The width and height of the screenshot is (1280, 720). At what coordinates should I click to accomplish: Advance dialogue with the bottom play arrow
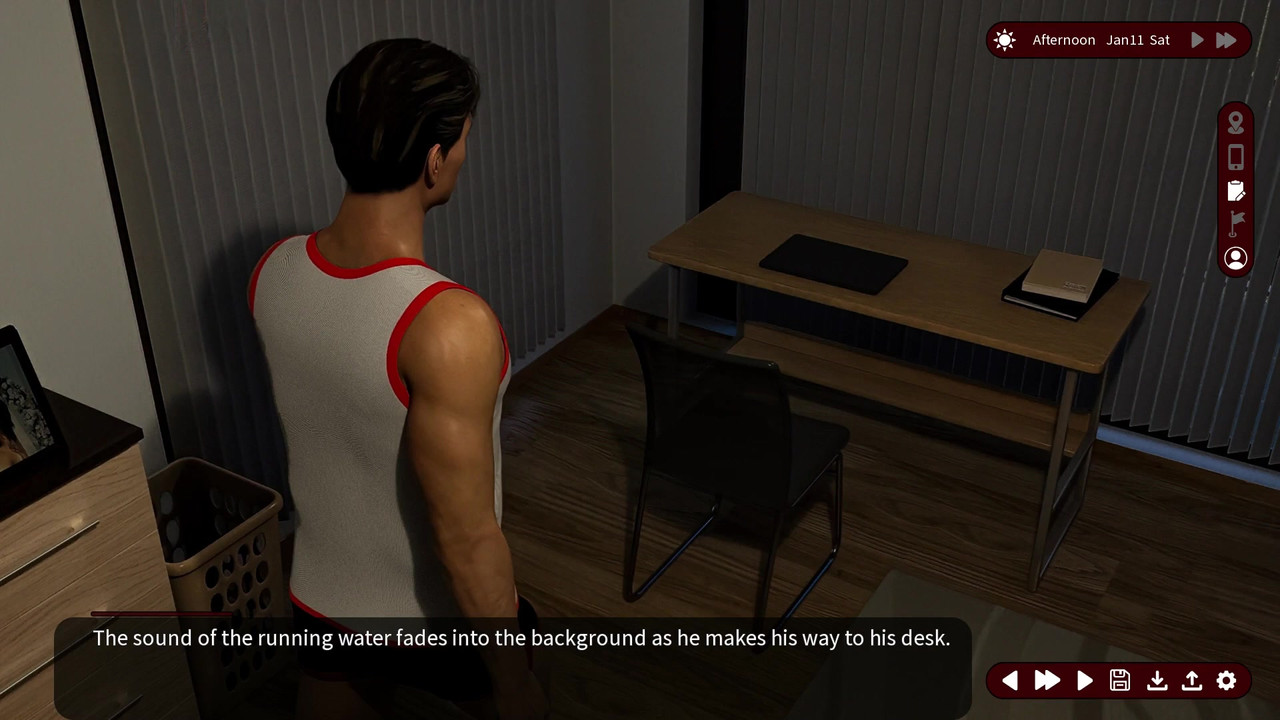pyautogui.click(x=1085, y=681)
